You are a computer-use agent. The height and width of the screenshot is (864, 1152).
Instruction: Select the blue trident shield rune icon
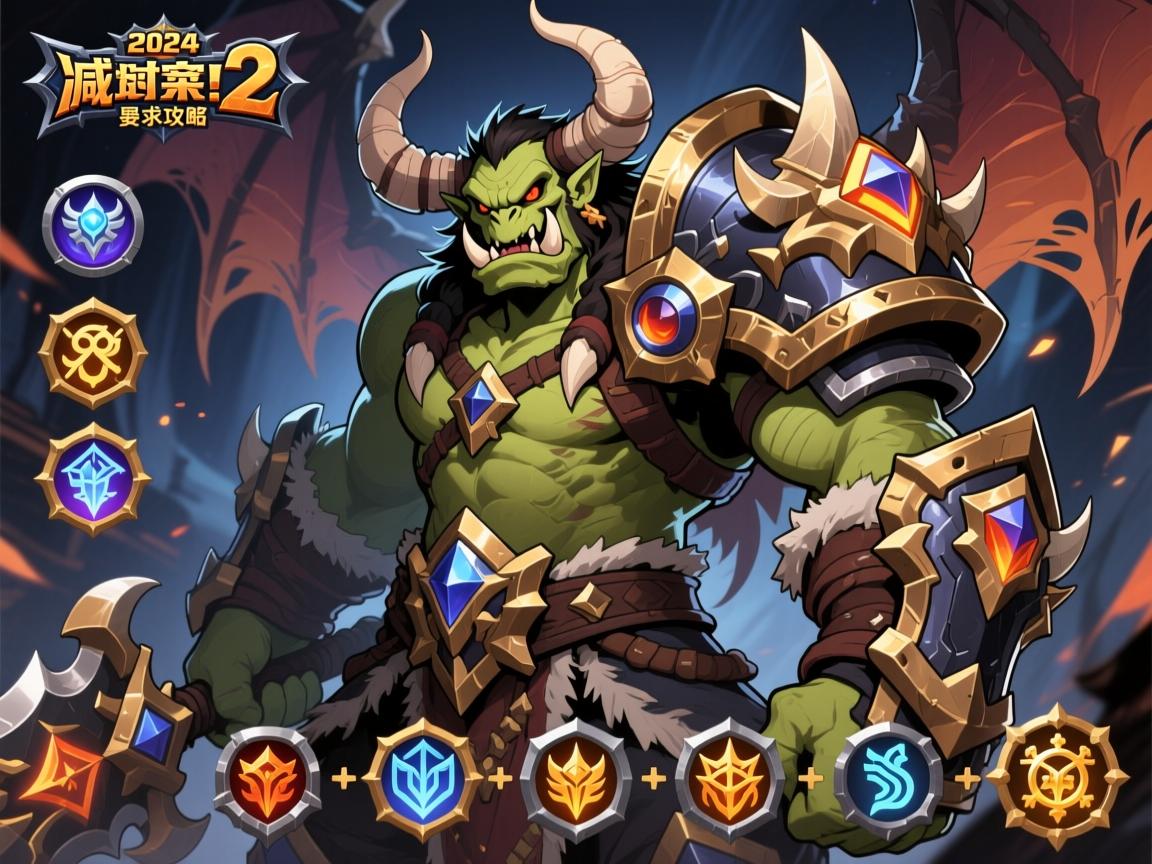point(421,780)
